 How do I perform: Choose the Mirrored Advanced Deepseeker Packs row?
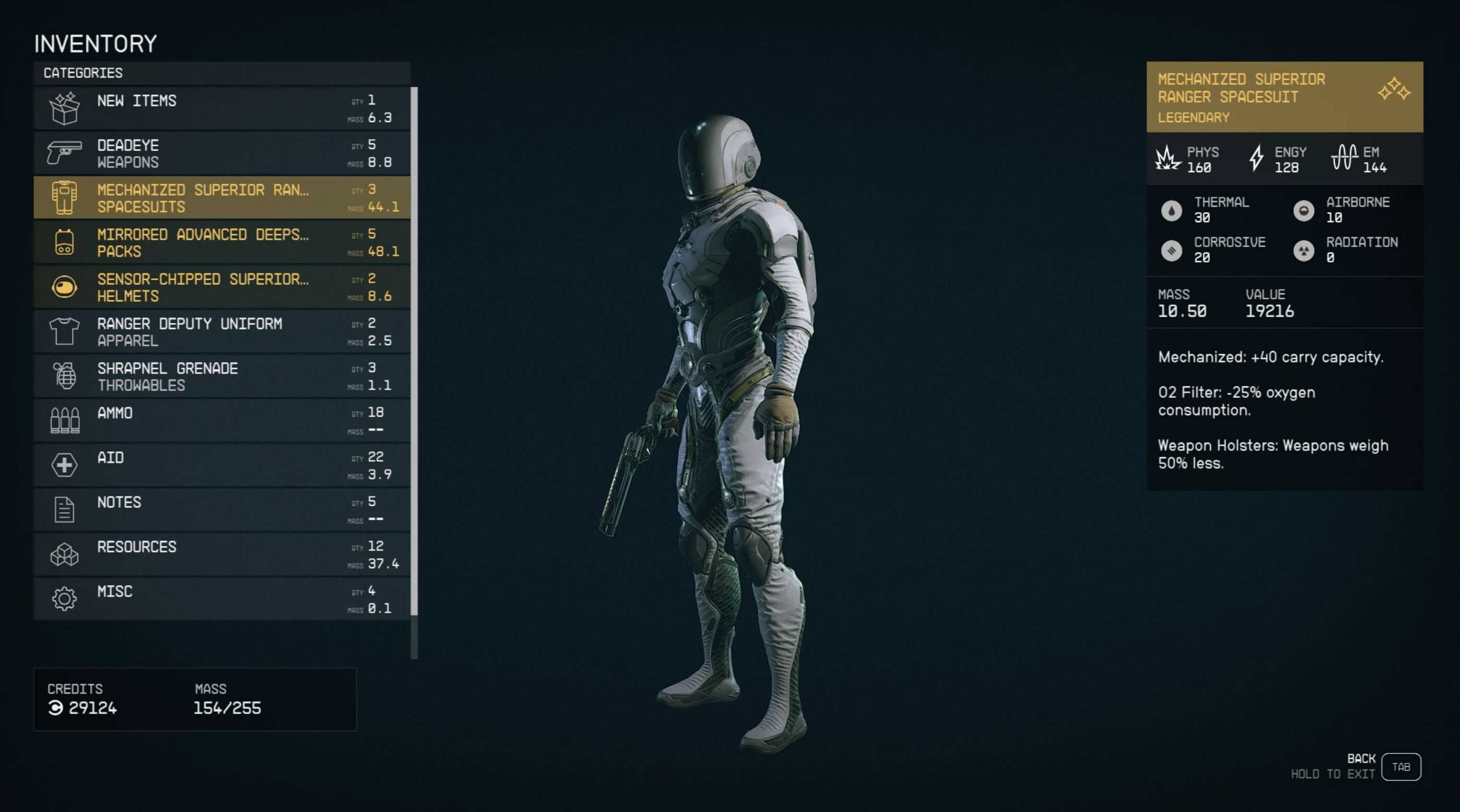pos(221,242)
